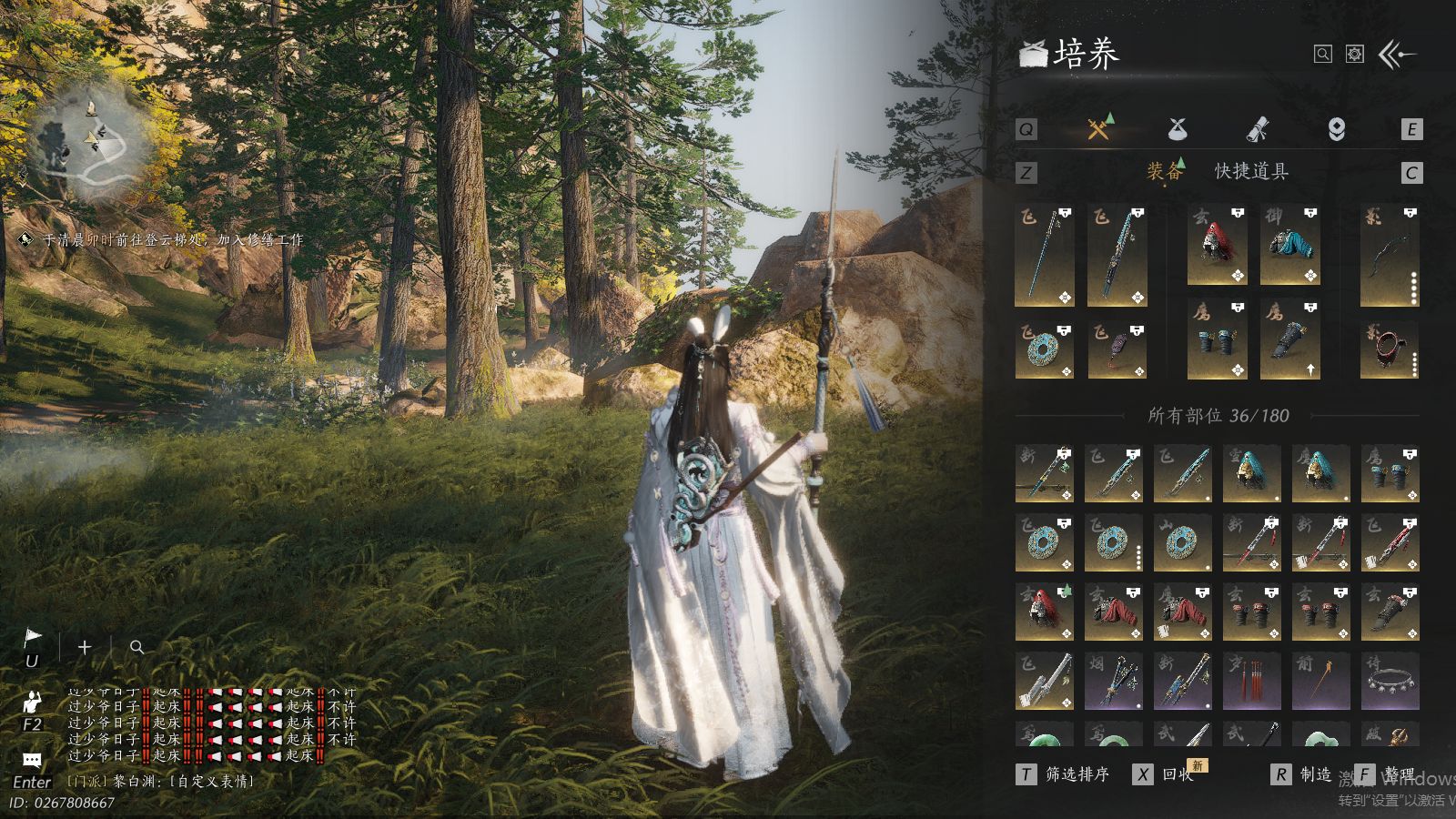Open the gear settings icon in panel header
The image size is (1456, 819).
1355,55
